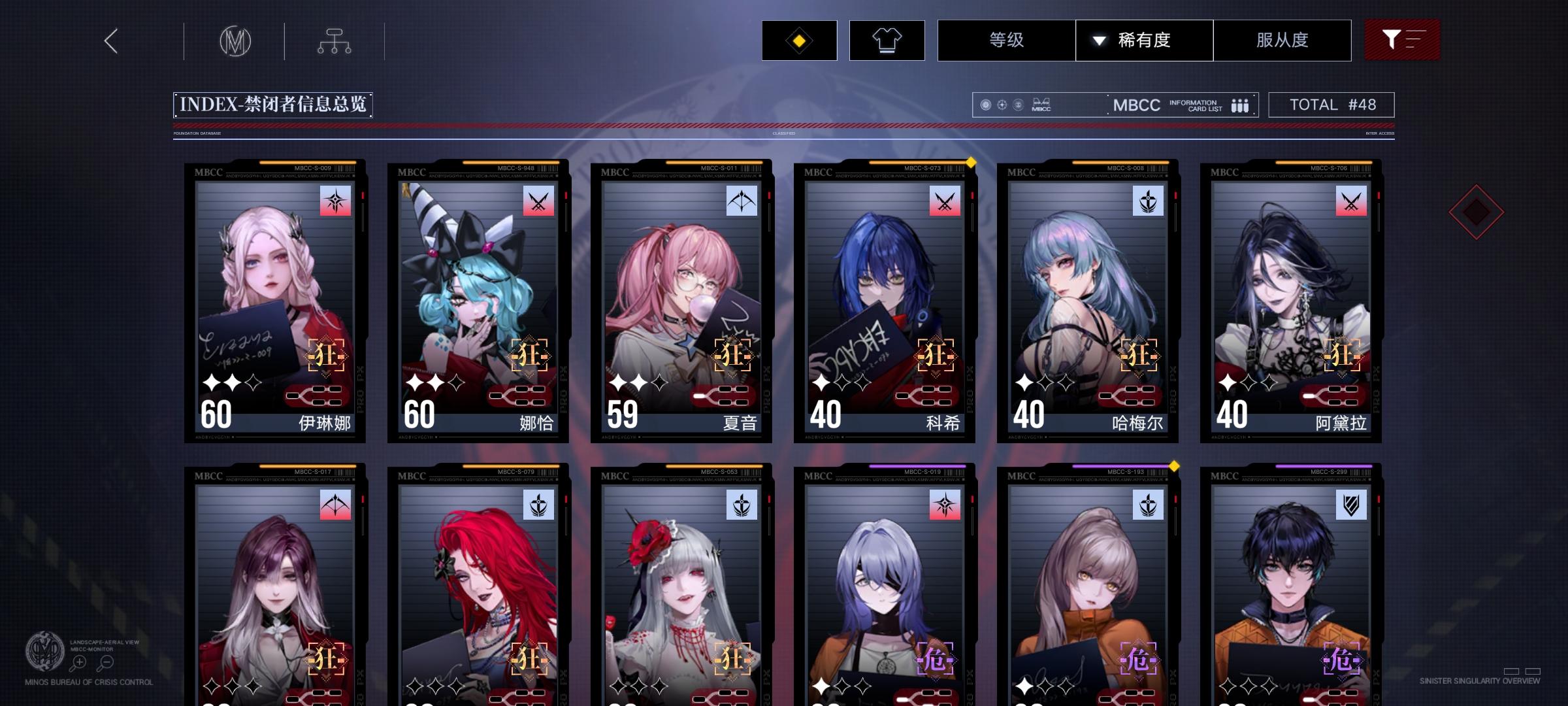Click the hierarchy tree icon beside the M logo
The image size is (1568, 706).
click(x=335, y=41)
